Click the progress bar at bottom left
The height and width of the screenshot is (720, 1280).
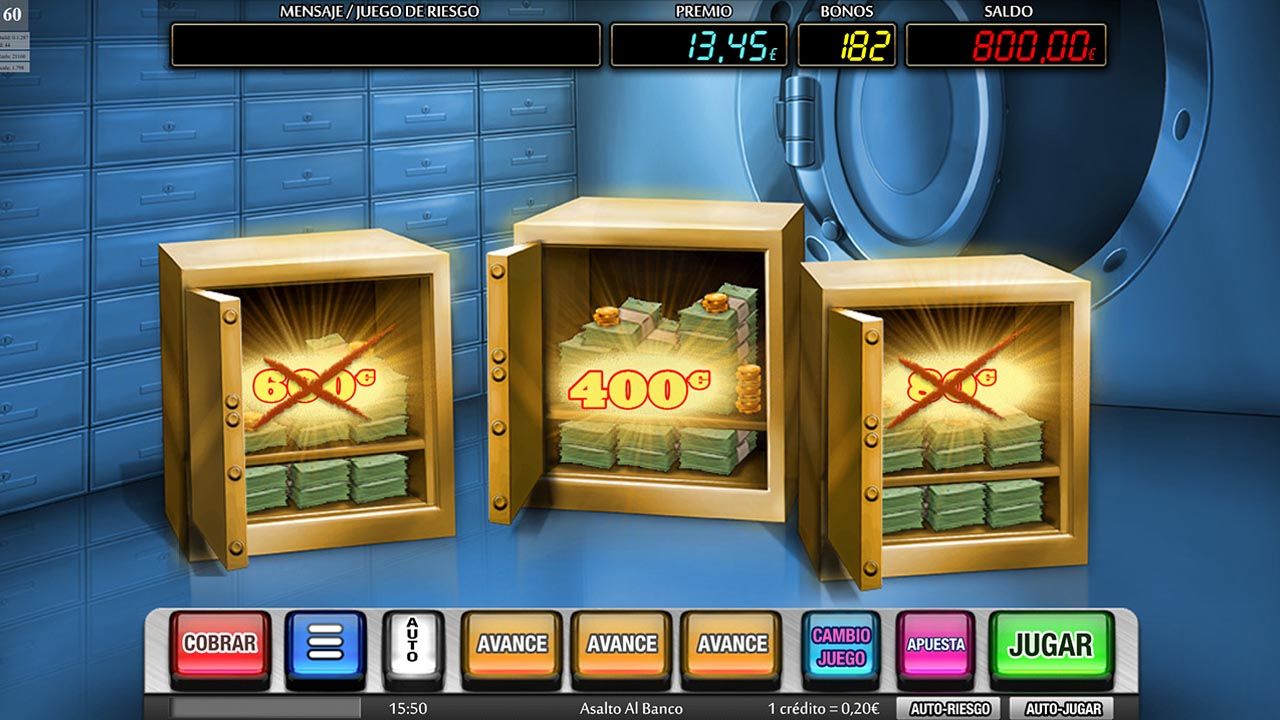(265, 706)
